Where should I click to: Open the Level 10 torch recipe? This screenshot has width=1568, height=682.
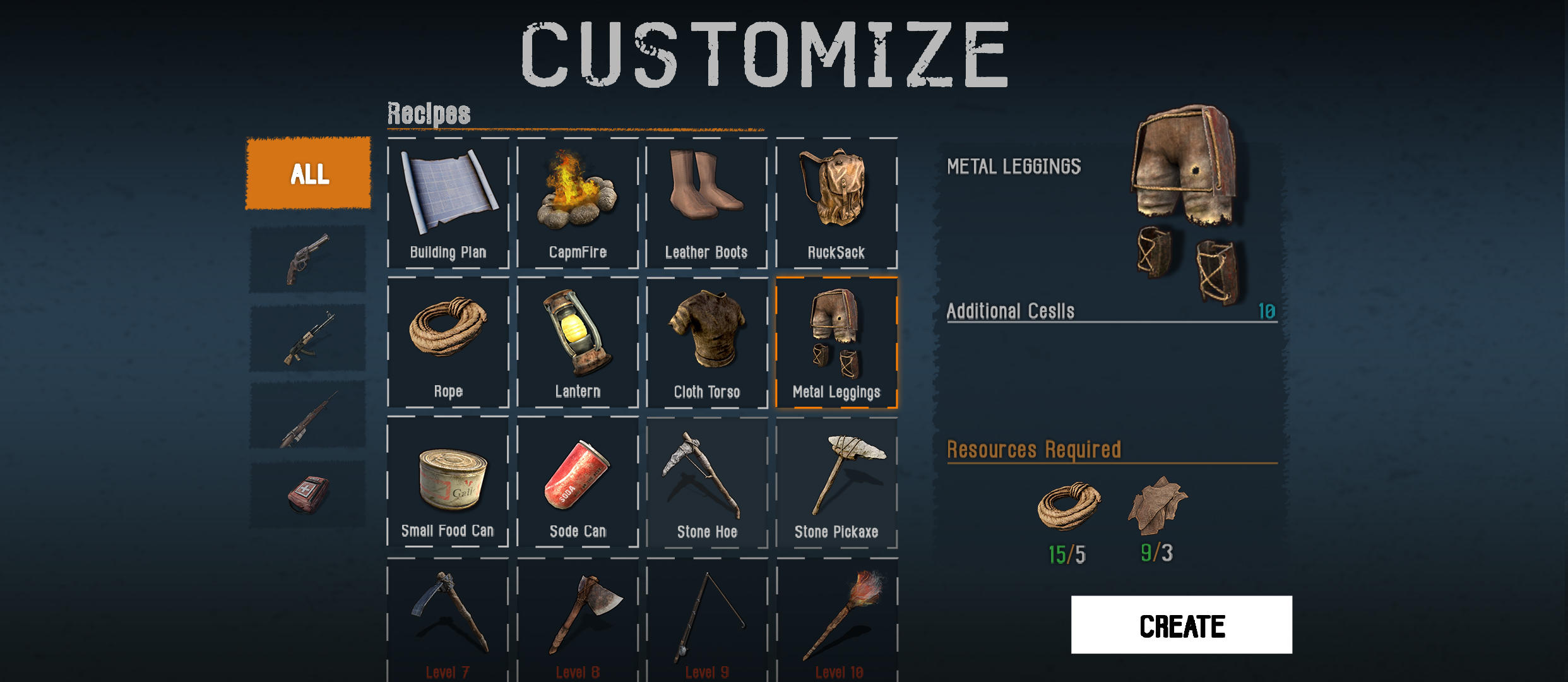[x=836, y=619]
